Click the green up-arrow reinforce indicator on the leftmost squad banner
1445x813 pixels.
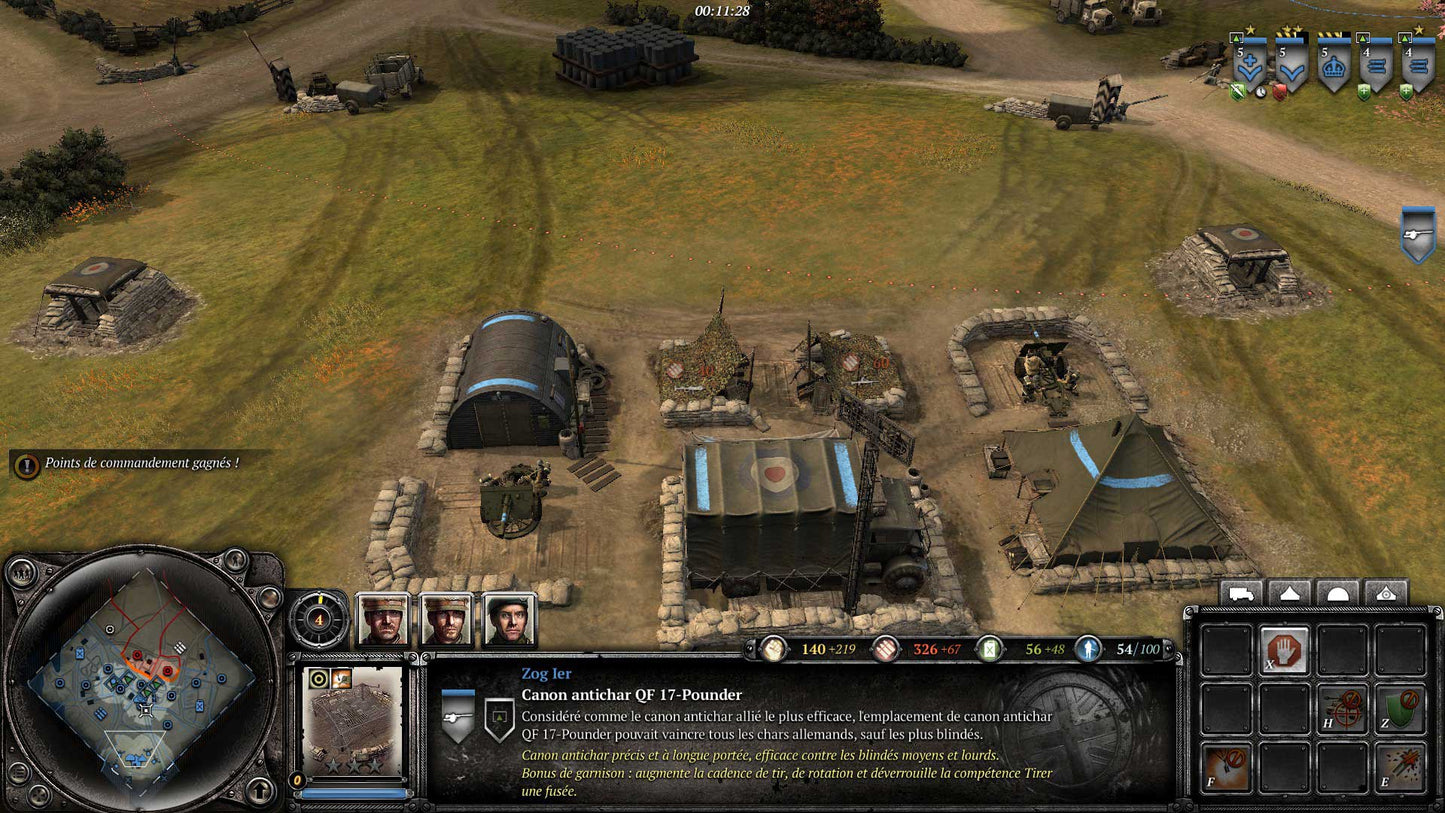pos(1236,38)
